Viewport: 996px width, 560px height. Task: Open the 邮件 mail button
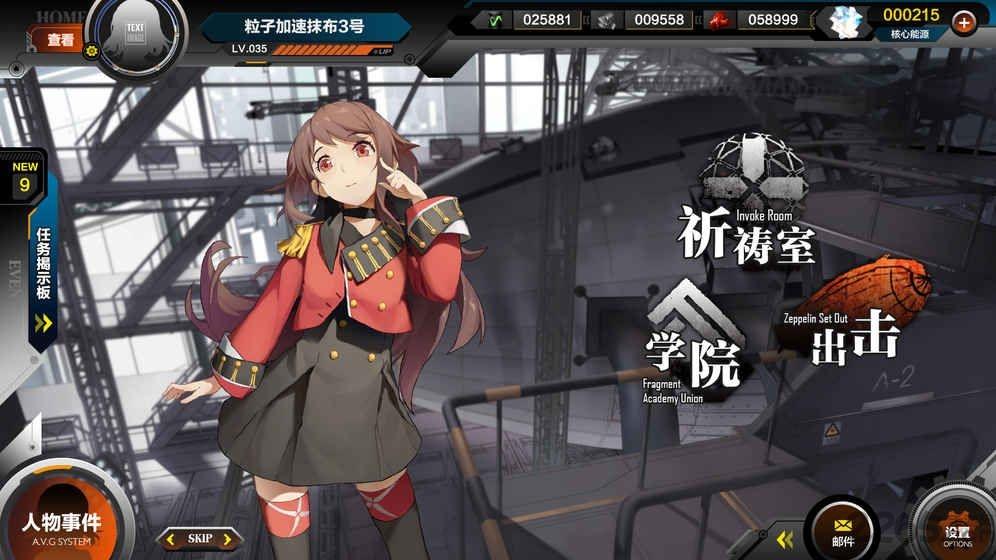click(x=843, y=529)
